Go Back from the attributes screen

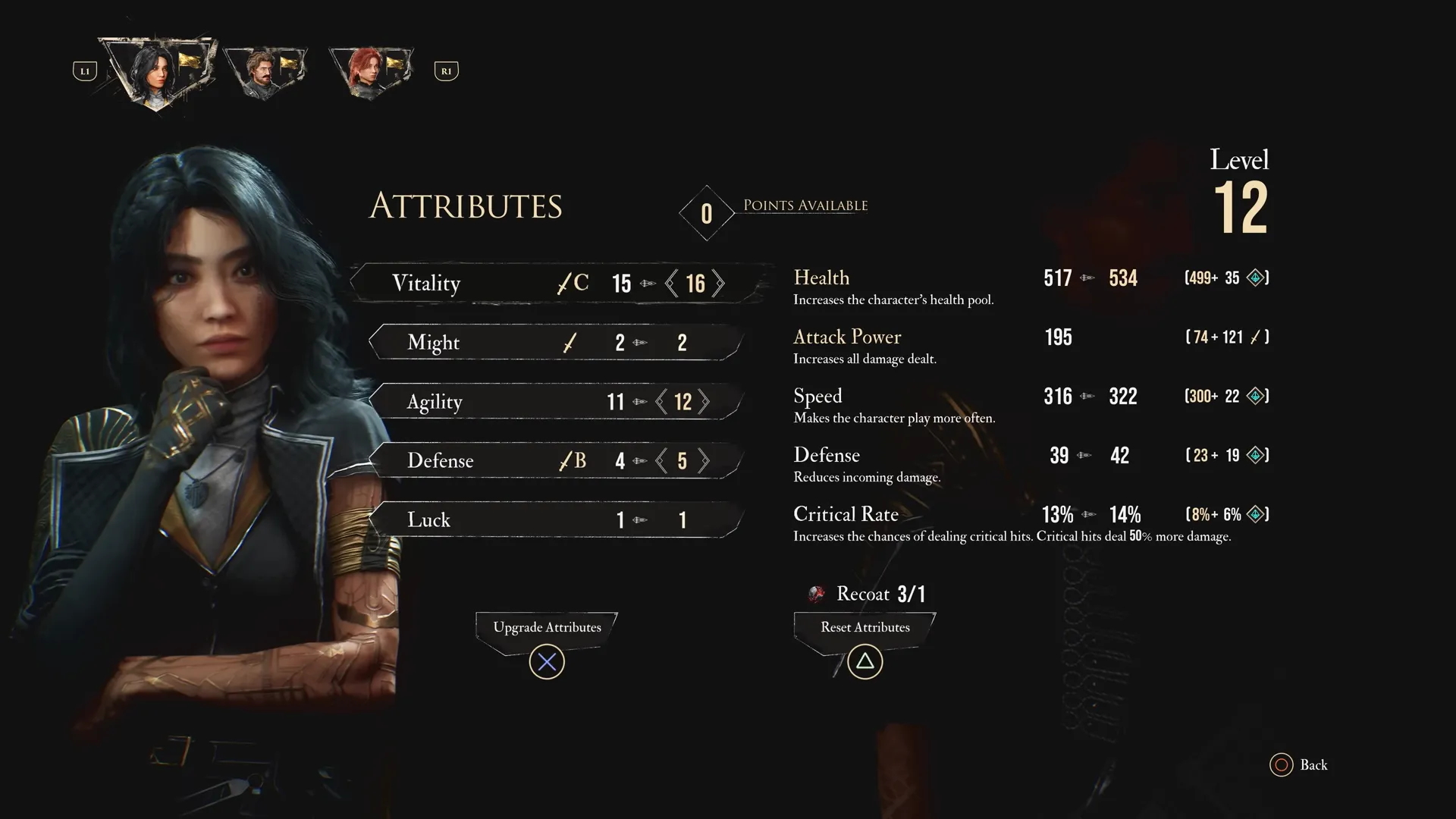coord(1298,764)
